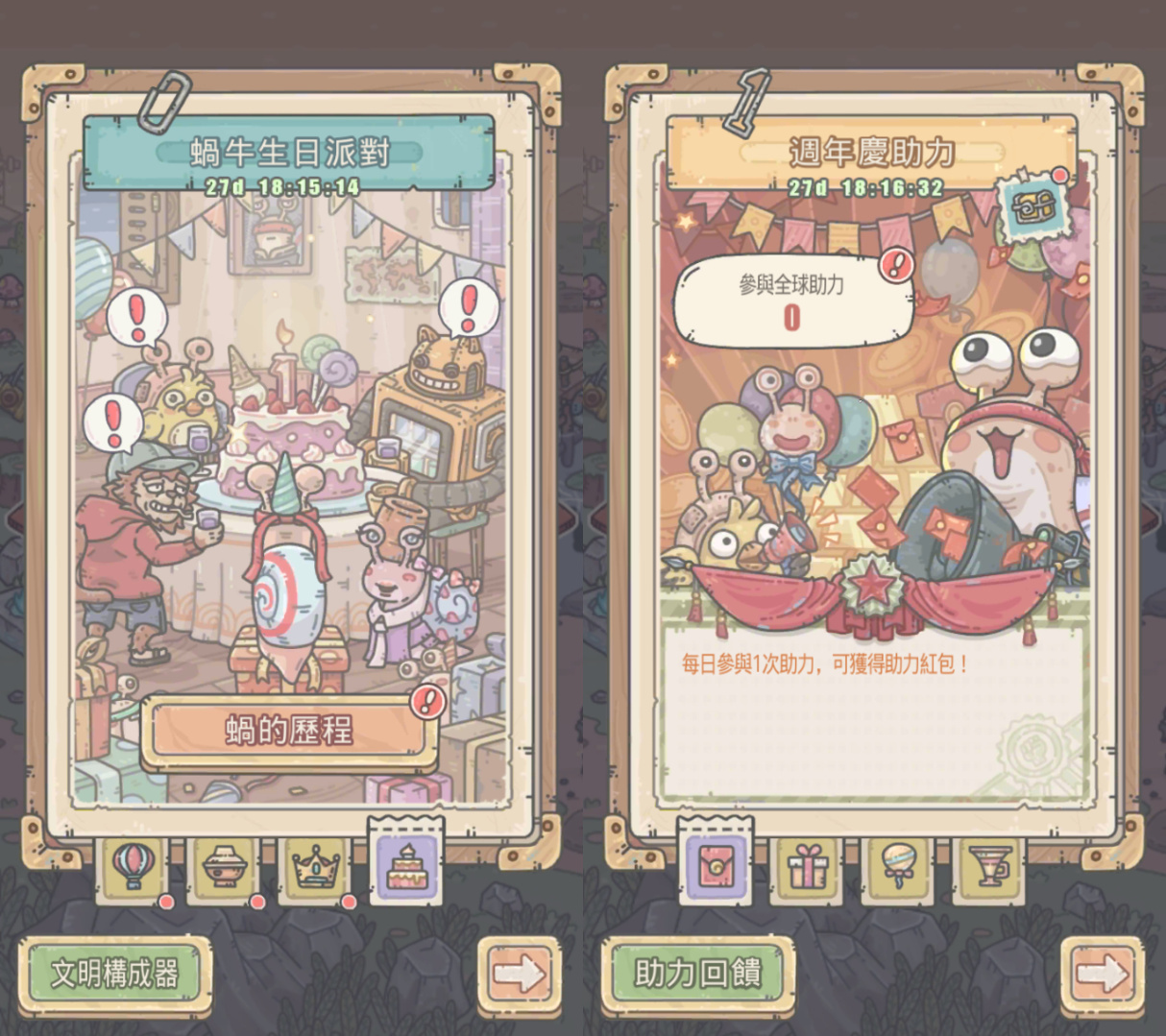Screen dimensions: 1166x1036
Task: Switch to the hot air balloon tab
Action: [x=133, y=867]
